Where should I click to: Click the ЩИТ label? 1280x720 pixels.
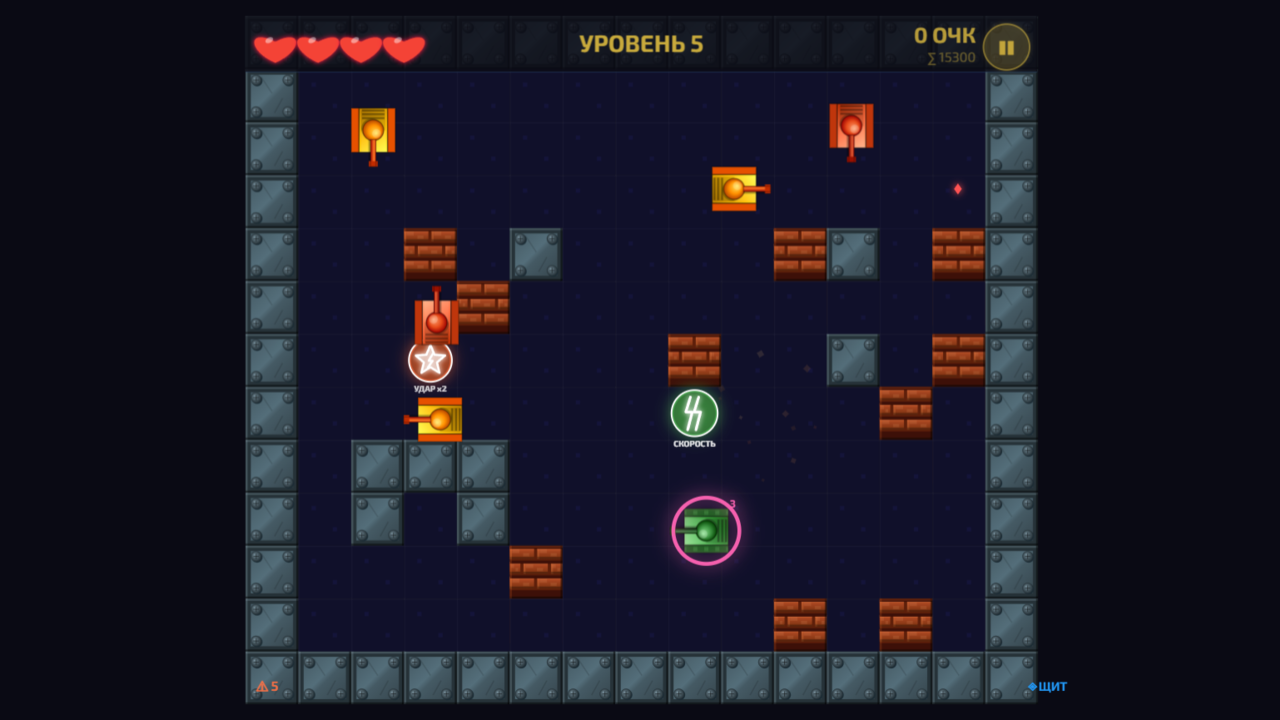point(1053,687)
